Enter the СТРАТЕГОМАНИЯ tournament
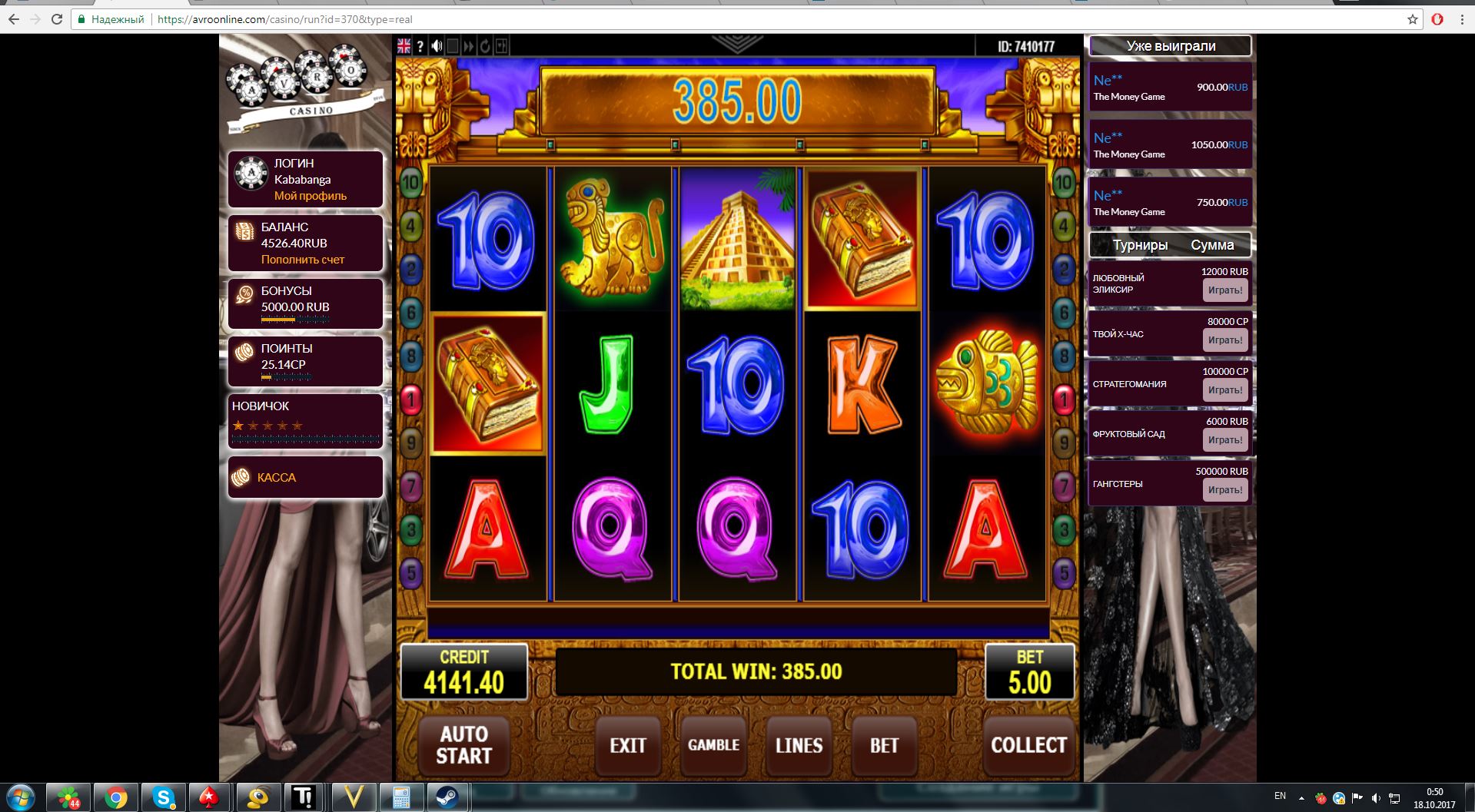 1224,390
